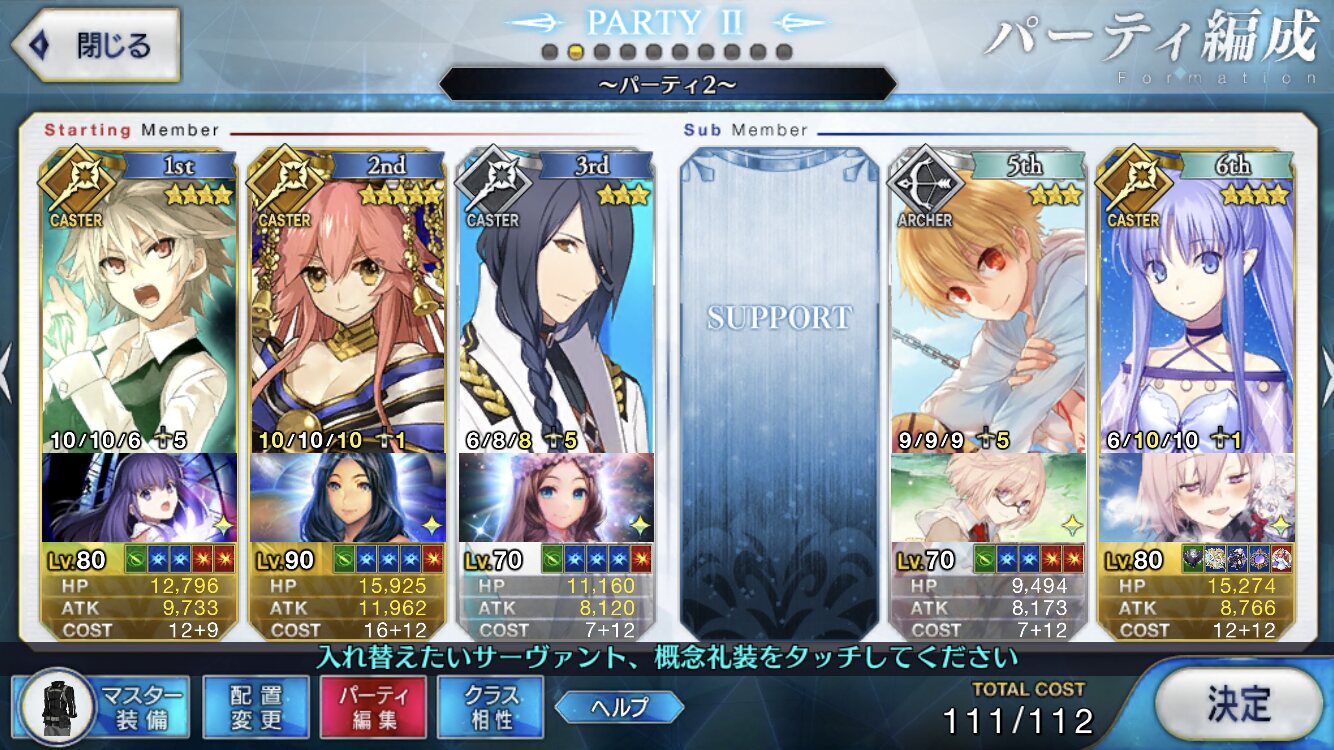
Task: Open パーティ編集 party edit
Action: click(x=373, y=706)
